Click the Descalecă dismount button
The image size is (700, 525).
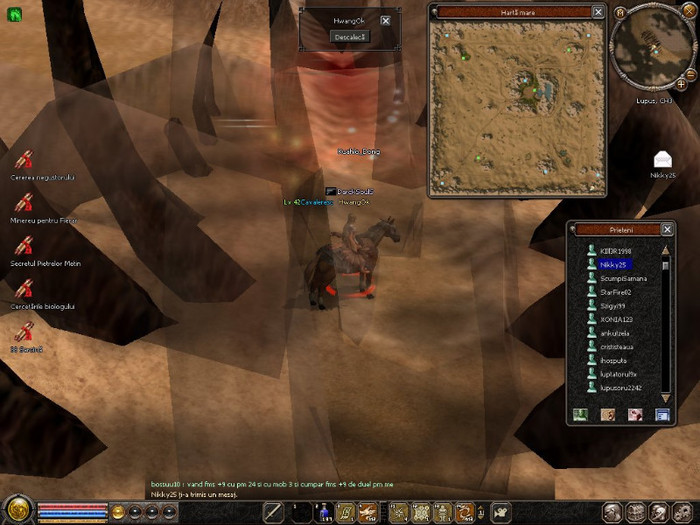tap(350, 36)
